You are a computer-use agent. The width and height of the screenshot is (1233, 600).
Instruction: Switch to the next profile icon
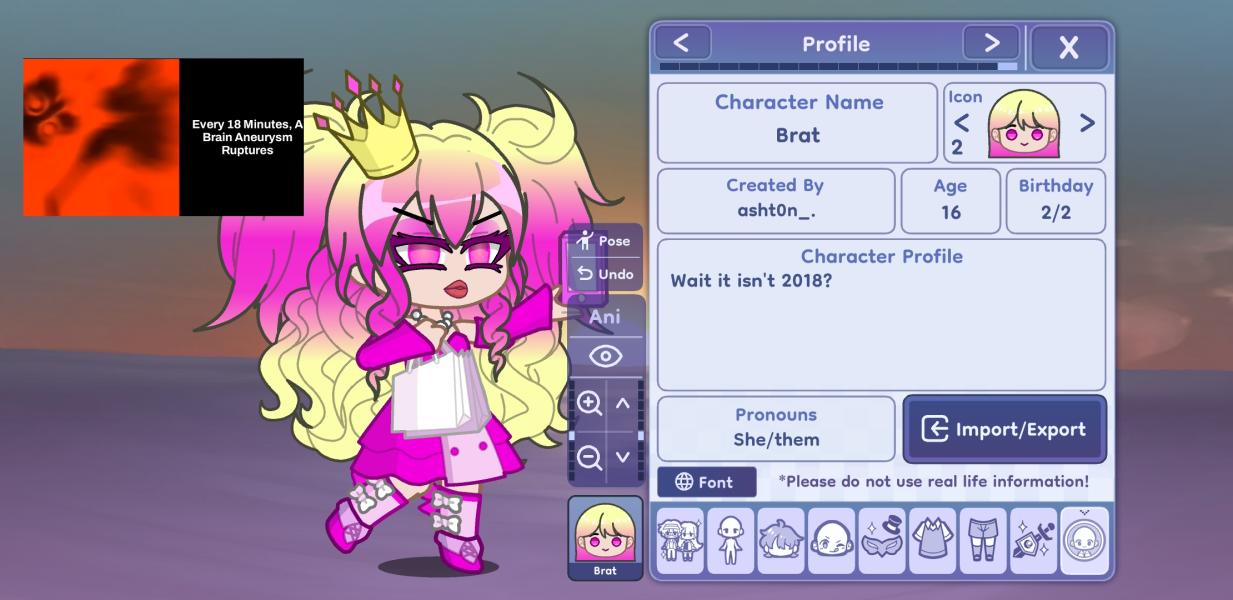click(x=1087, y=123)
